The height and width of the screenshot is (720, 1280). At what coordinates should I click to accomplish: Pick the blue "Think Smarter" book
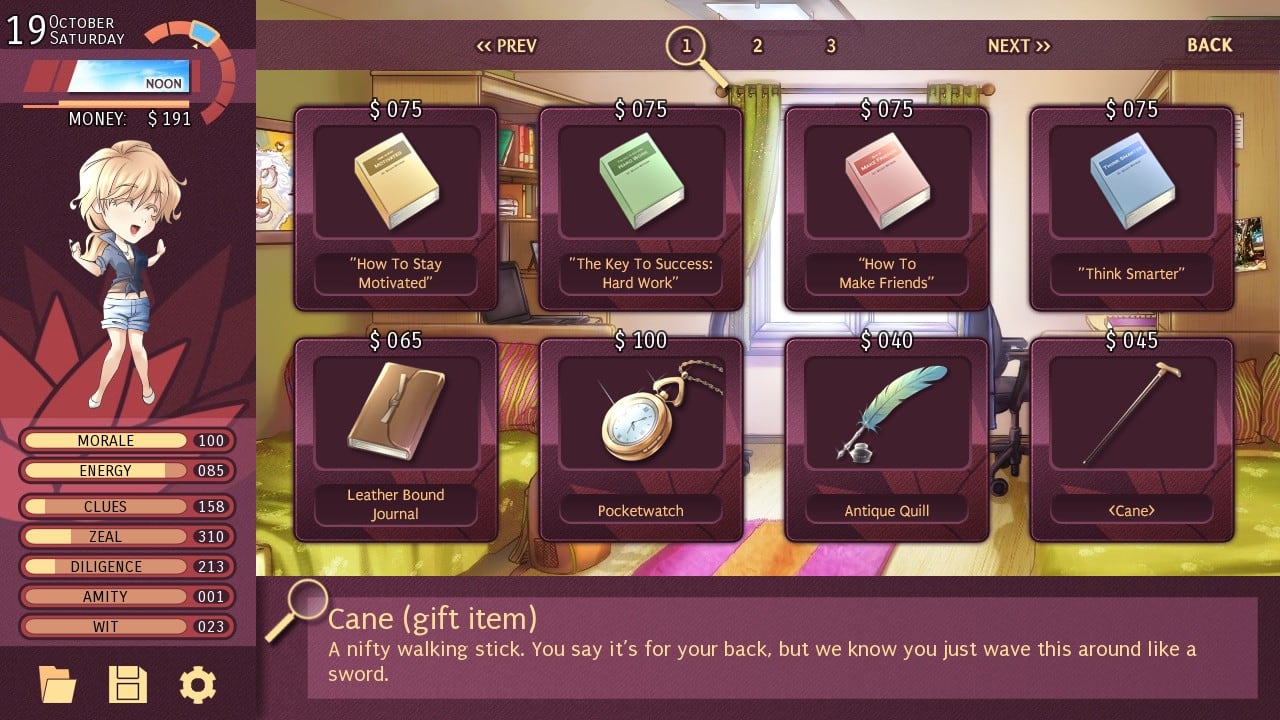[1132, 208]
